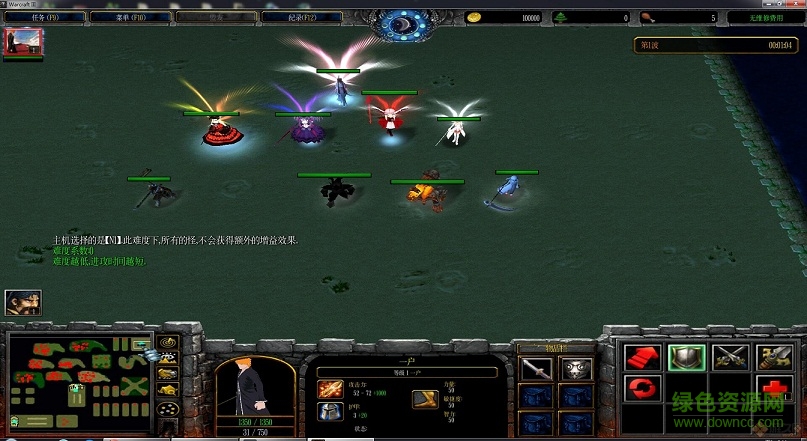Click the idle hero portrait above the minimap
Viewport: 807px width, 441px height.
22,302
